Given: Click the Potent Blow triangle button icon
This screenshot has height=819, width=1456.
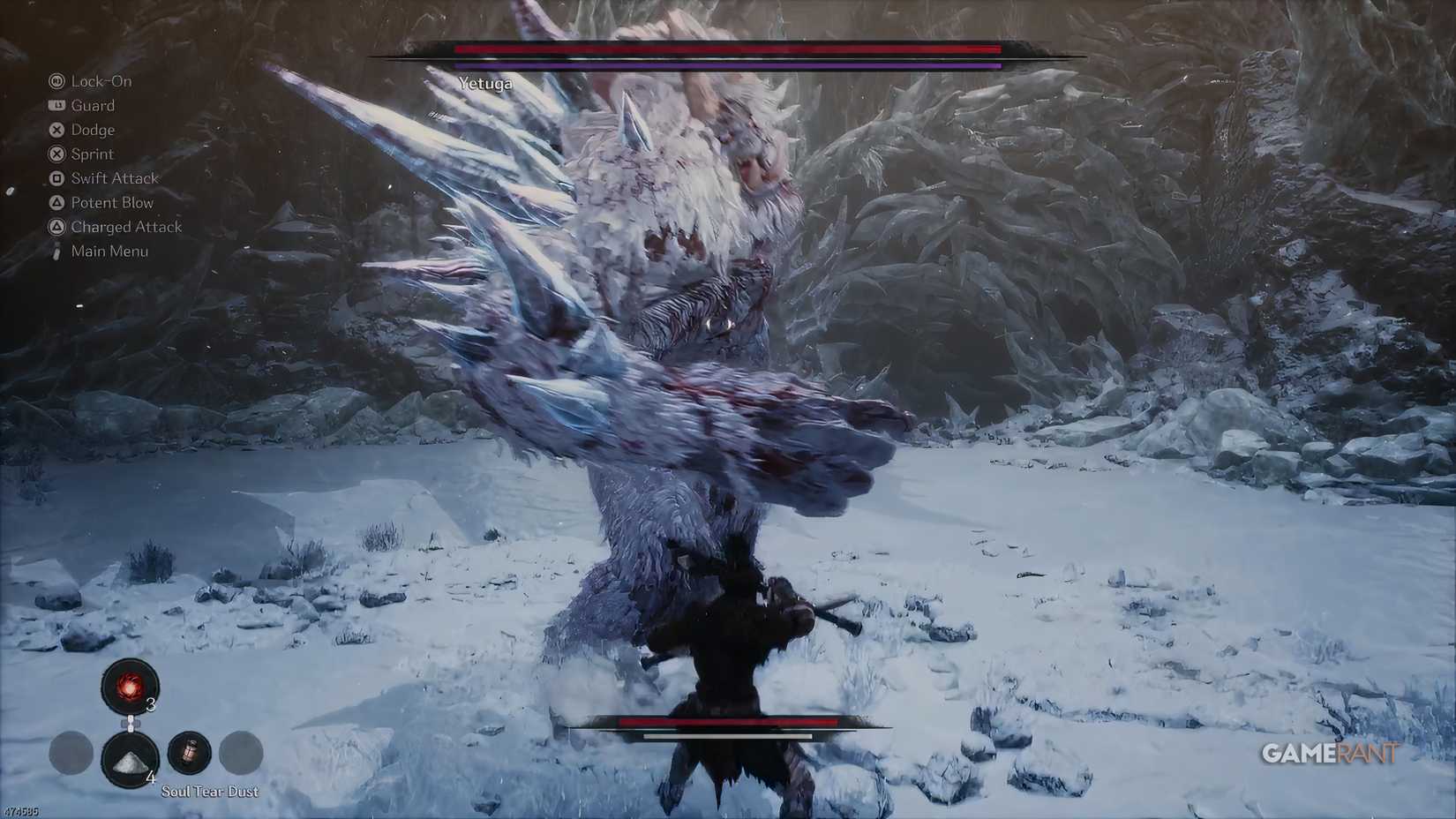Looking at the screenshot, I should click(x=56, y=201).
